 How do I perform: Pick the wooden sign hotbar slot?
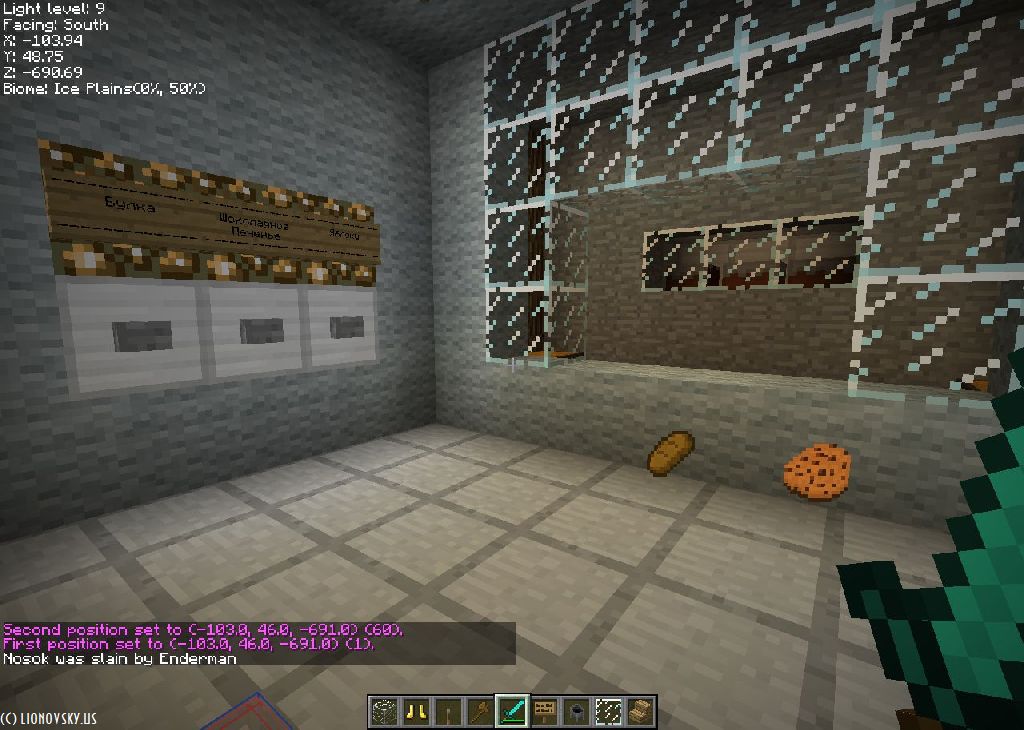click(544, 711)
